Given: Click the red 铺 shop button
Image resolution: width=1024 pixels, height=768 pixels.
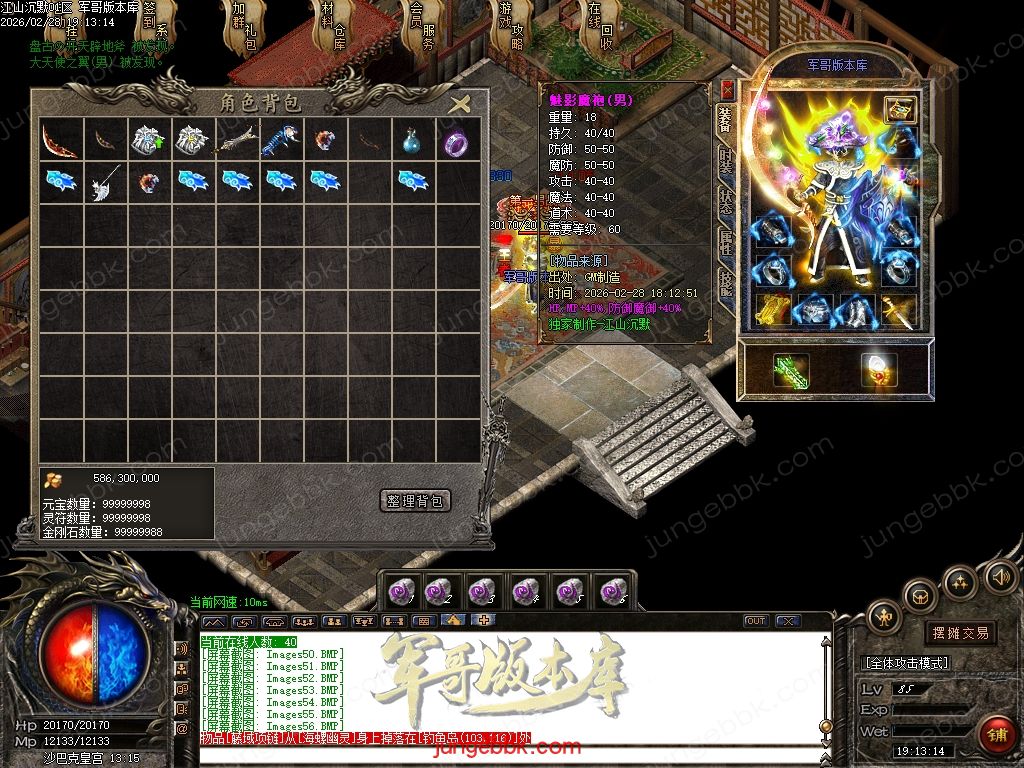Looking at the screenshot, I should coord(994,734).
